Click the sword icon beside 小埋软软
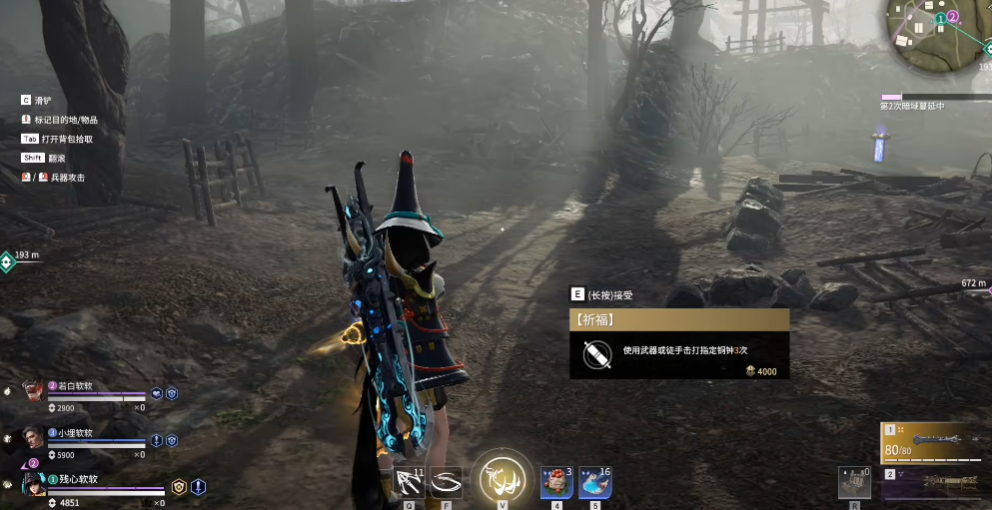 pyautogui.click(x=157, y=440)
